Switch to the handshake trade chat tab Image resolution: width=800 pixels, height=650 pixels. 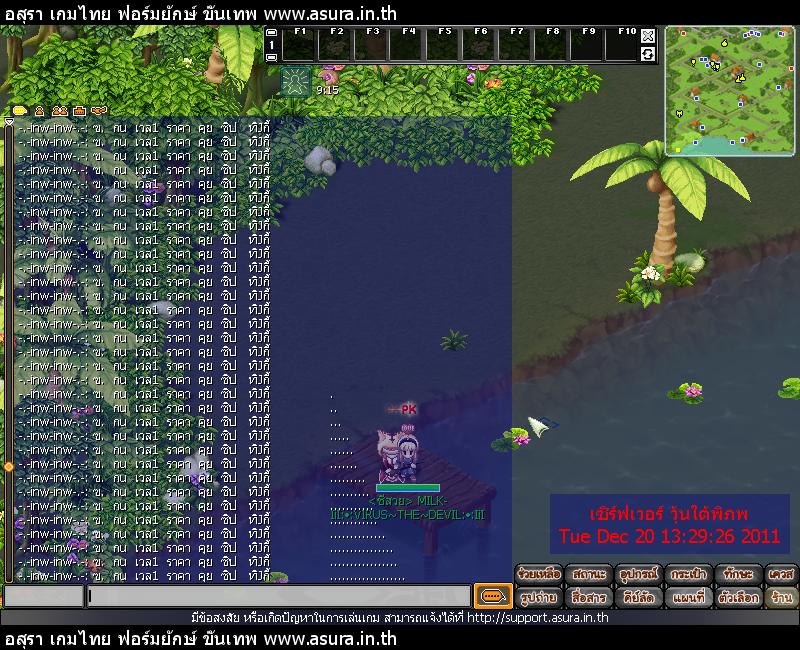point(98,110)
